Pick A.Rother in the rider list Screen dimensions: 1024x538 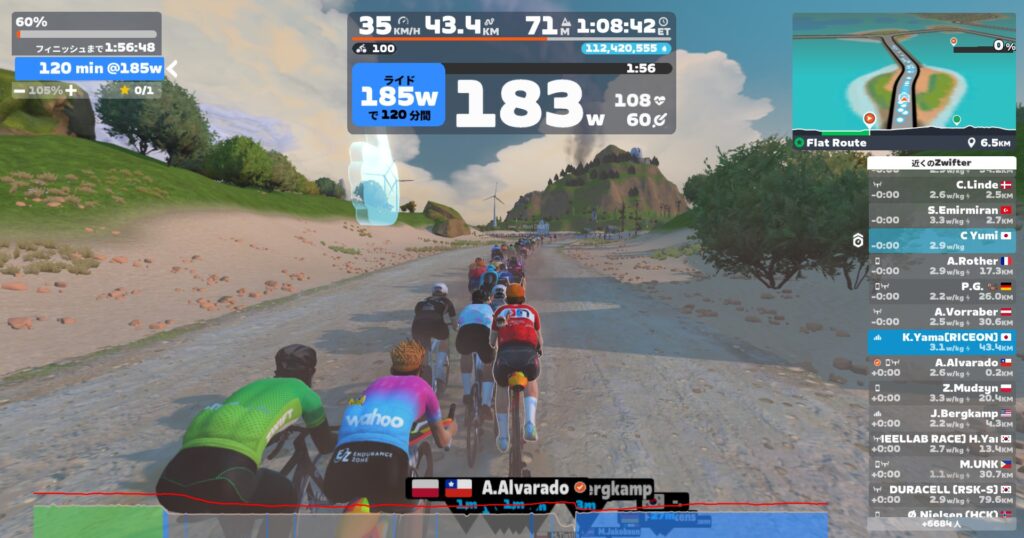941,266
